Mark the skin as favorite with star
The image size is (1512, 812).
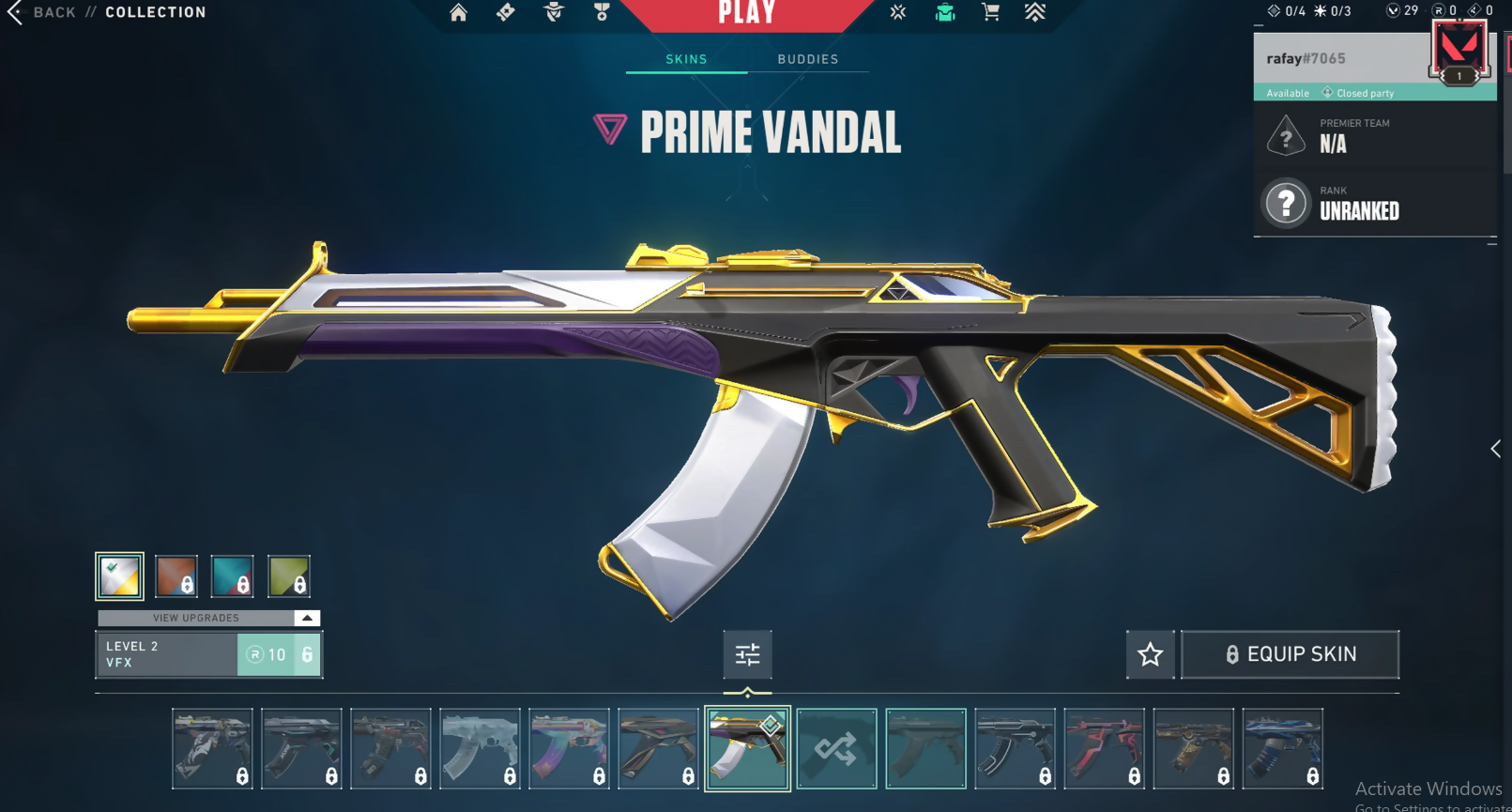click(1150, 654)
